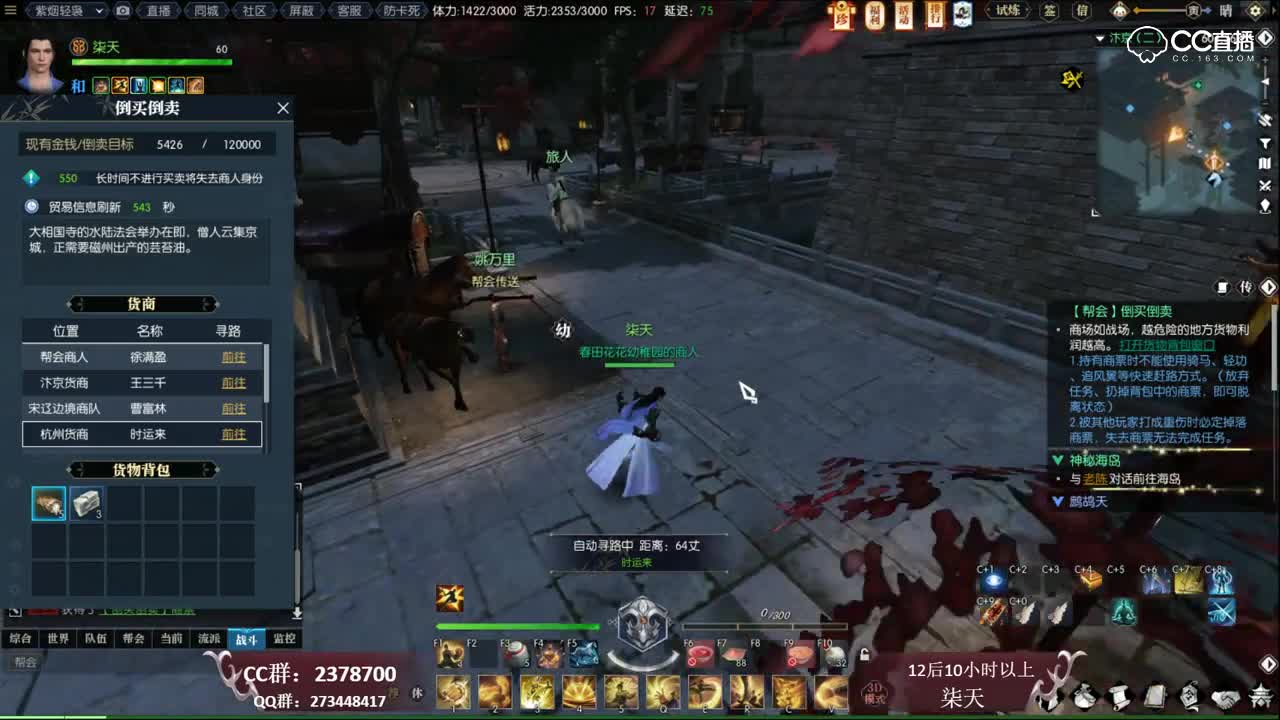The height and width of the screenshot is (720, 1280).
Task: Click 前往 next to 时运来 merchant
Action: point(232,434)
